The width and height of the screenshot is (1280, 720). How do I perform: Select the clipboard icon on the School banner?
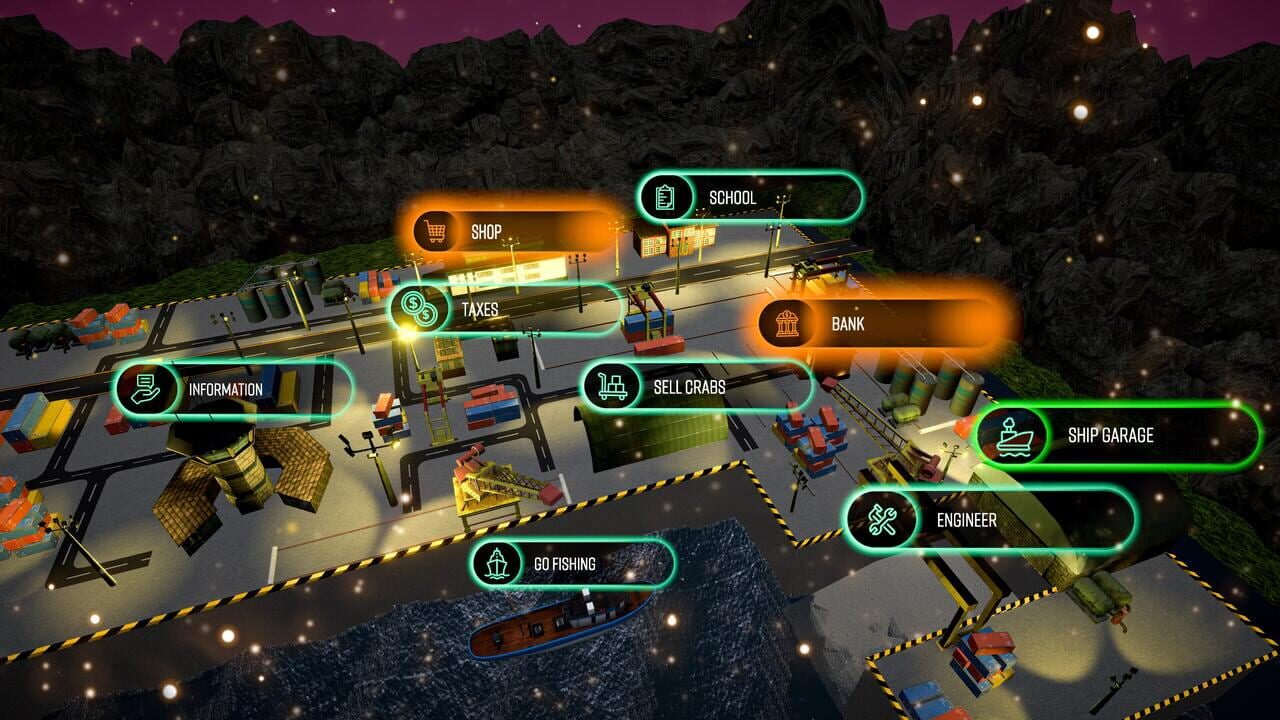coord(663,197)
